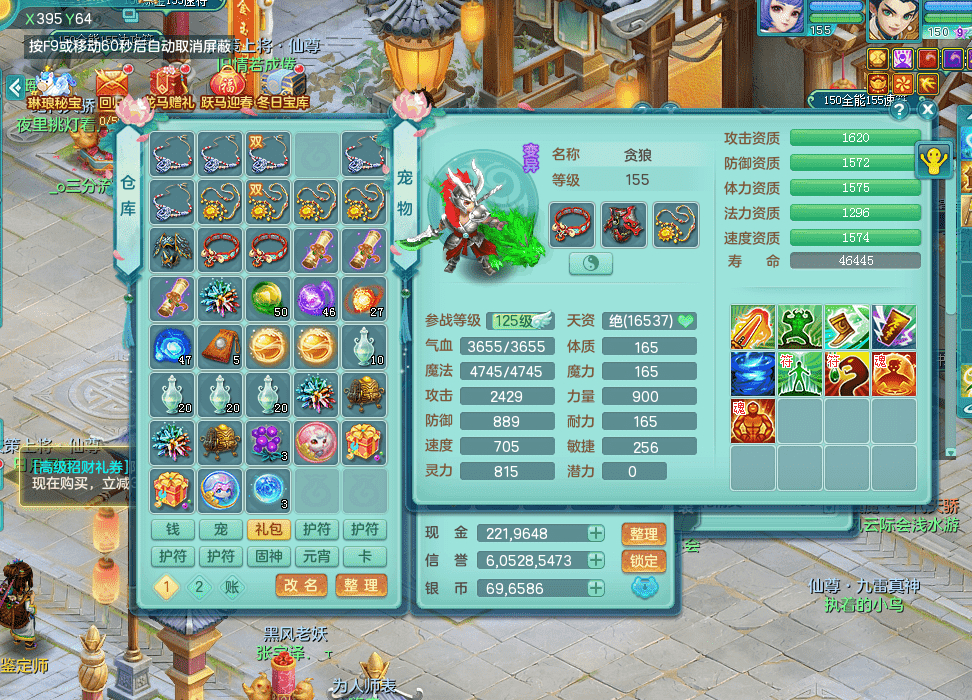Add cash with the 现金 plus button
The image size is (972, 700).
[596, 533]
